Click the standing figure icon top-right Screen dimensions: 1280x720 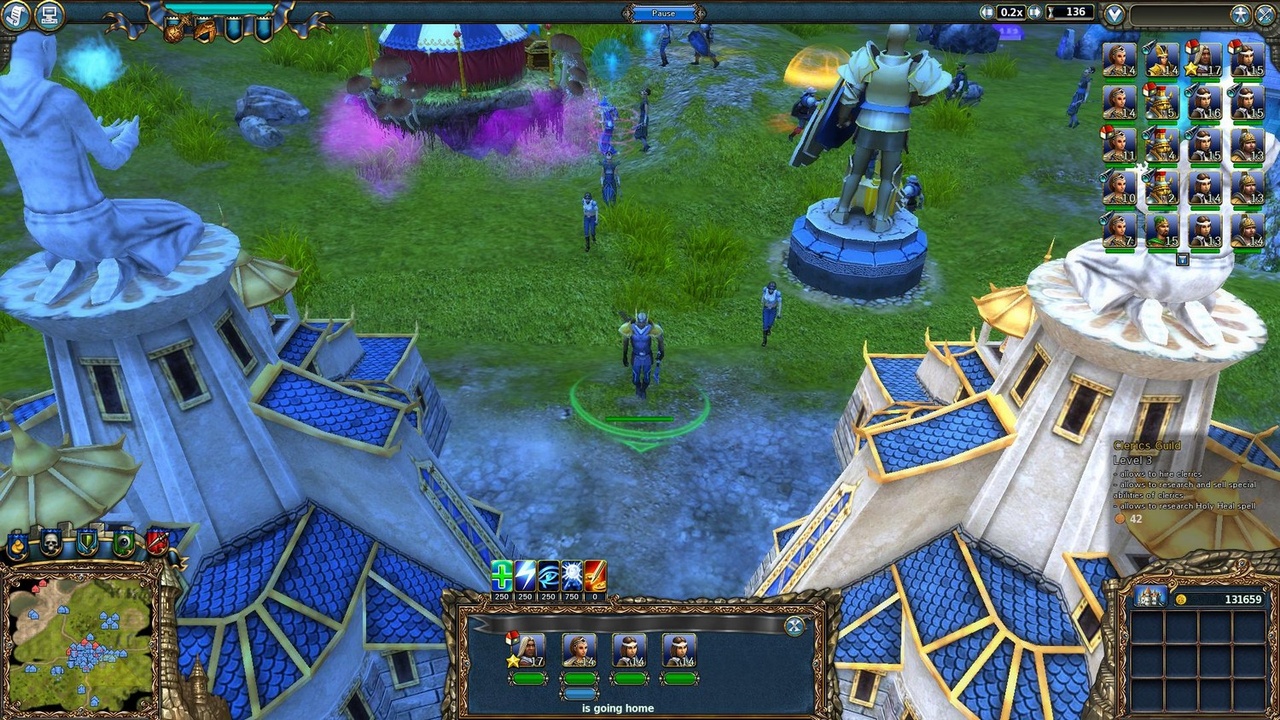[x=1240, y=14]
